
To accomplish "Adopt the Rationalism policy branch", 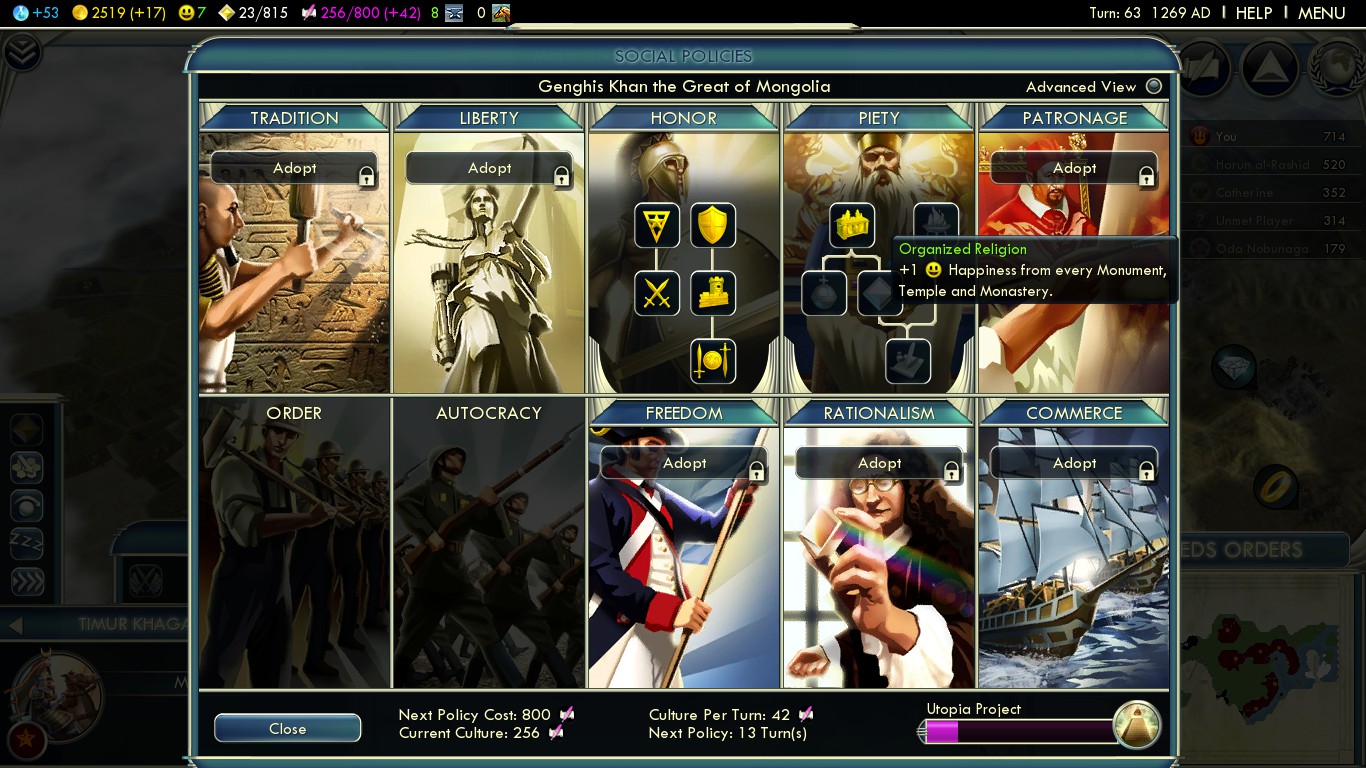I will [x=879, y=463].
